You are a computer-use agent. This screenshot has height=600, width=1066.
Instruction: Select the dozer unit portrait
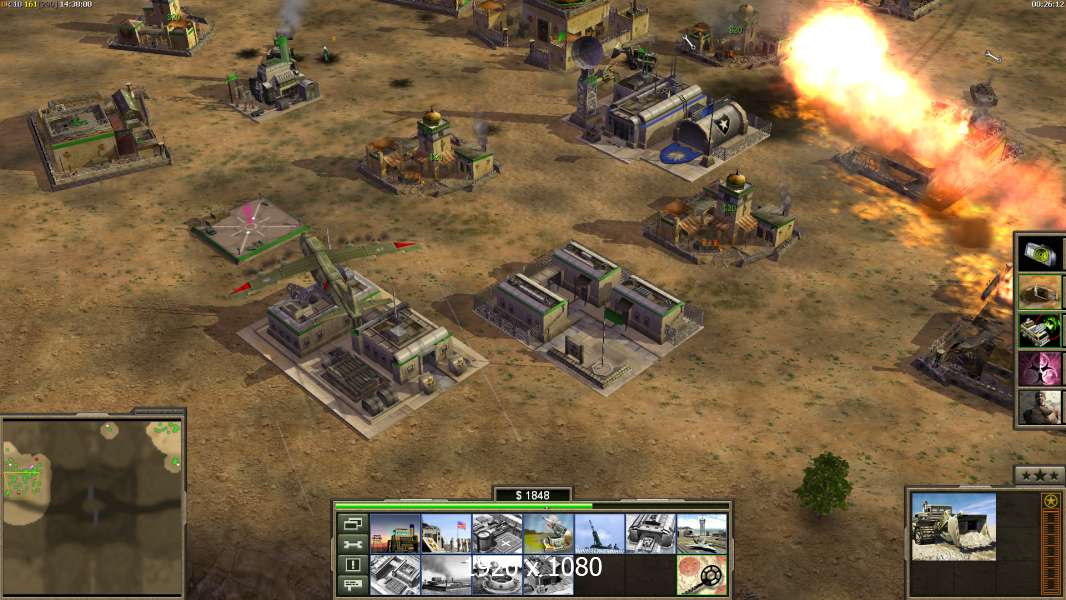953,525
